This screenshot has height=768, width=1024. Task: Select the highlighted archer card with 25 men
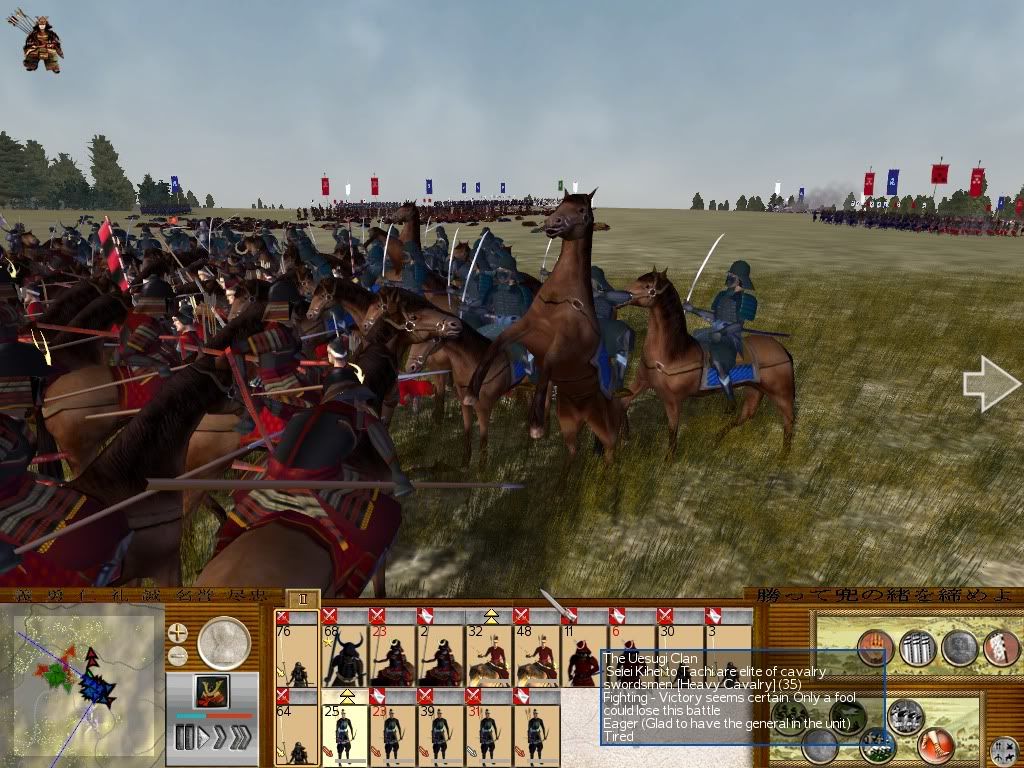click(345, 733)
